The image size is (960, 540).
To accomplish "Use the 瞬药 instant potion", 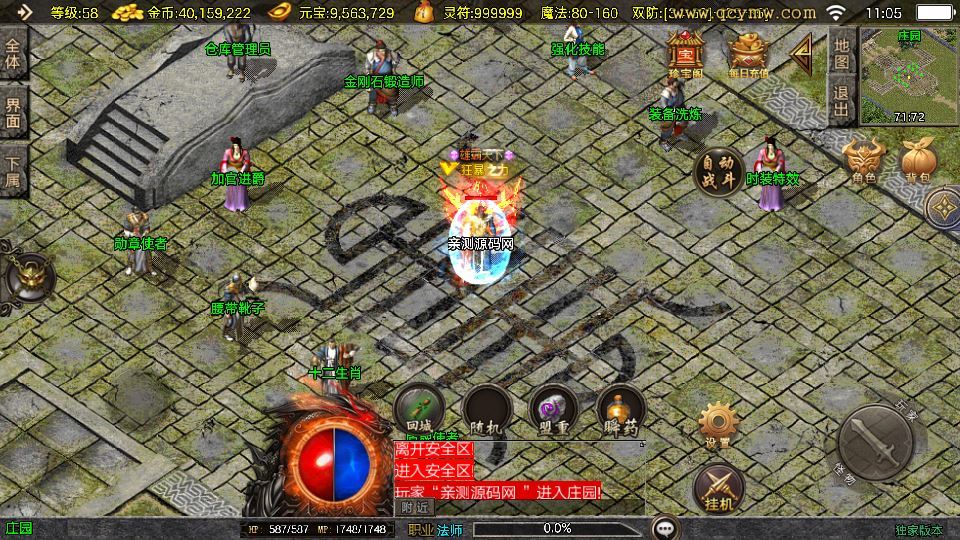I will click(620, 410).
